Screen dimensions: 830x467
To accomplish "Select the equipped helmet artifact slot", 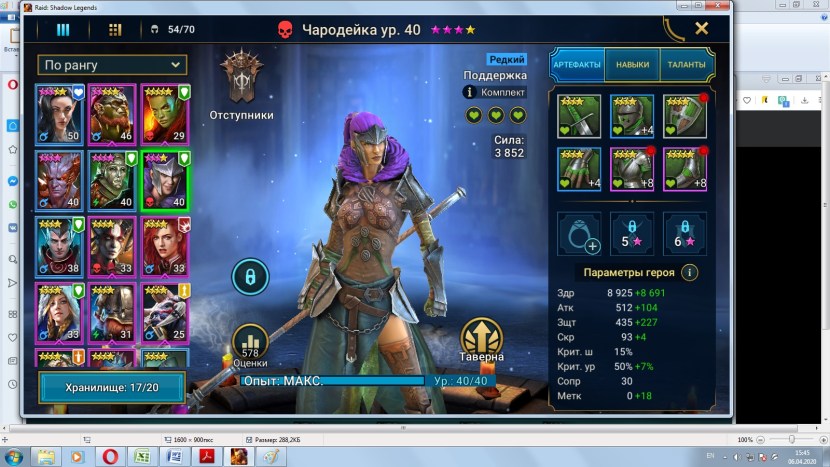I will (632, 116).
